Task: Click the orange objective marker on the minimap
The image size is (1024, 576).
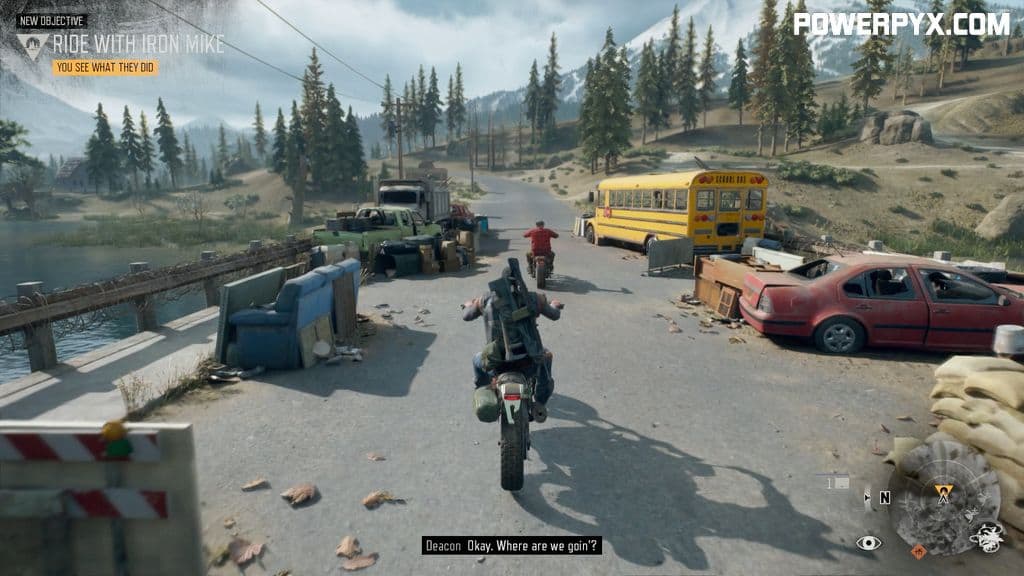Action: point(943,491)
